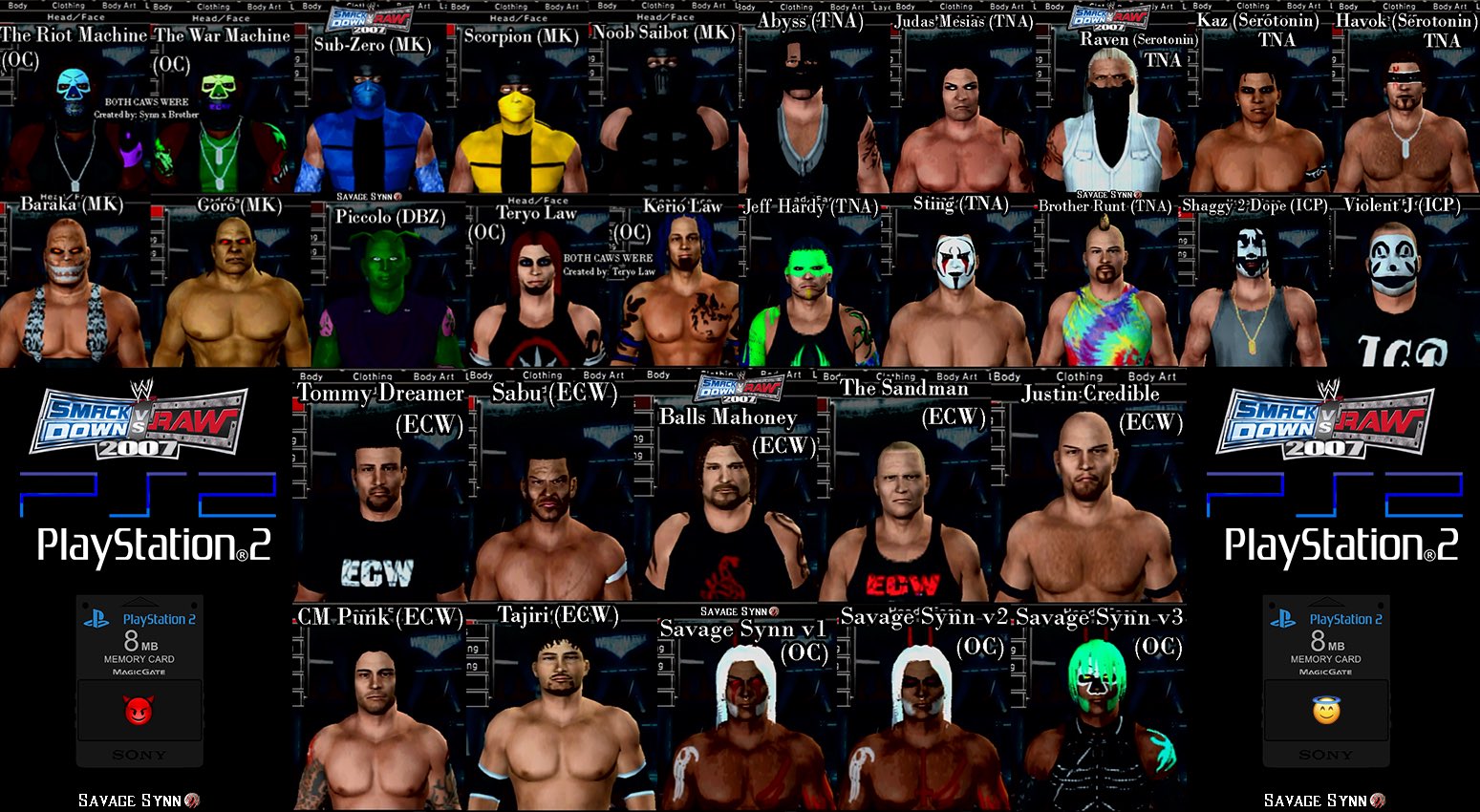Select the Clothing tab

point(70,4)
